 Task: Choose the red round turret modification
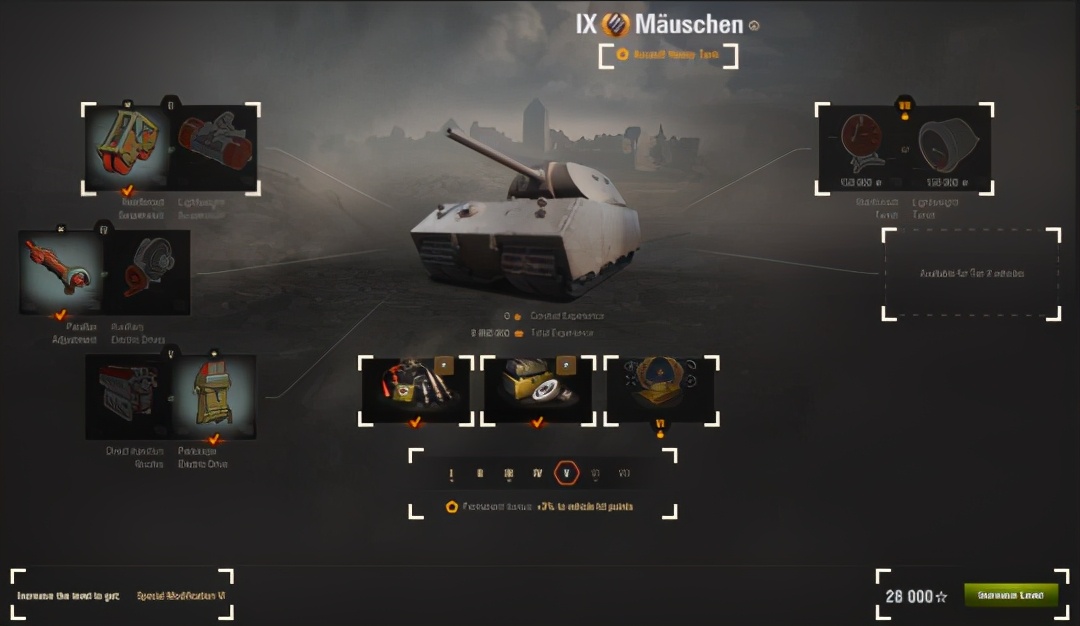pos(859,148)
